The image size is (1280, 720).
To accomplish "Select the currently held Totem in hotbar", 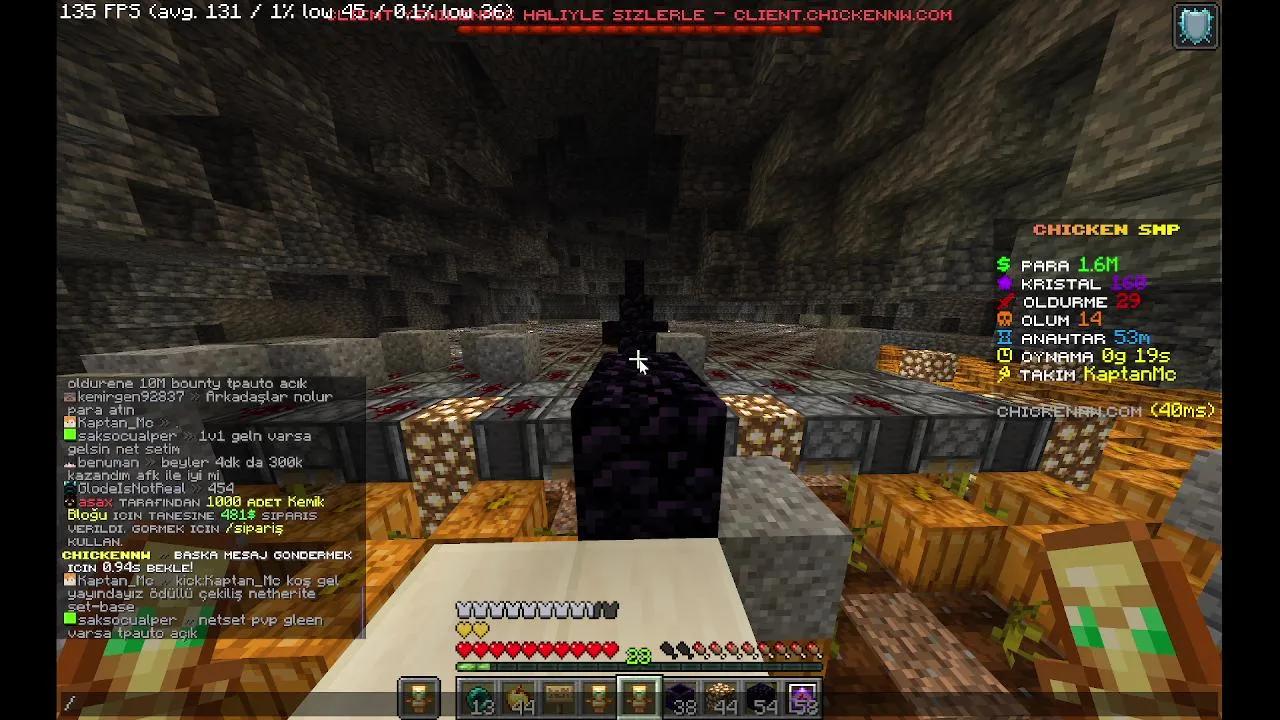I will tap(637, 697).
